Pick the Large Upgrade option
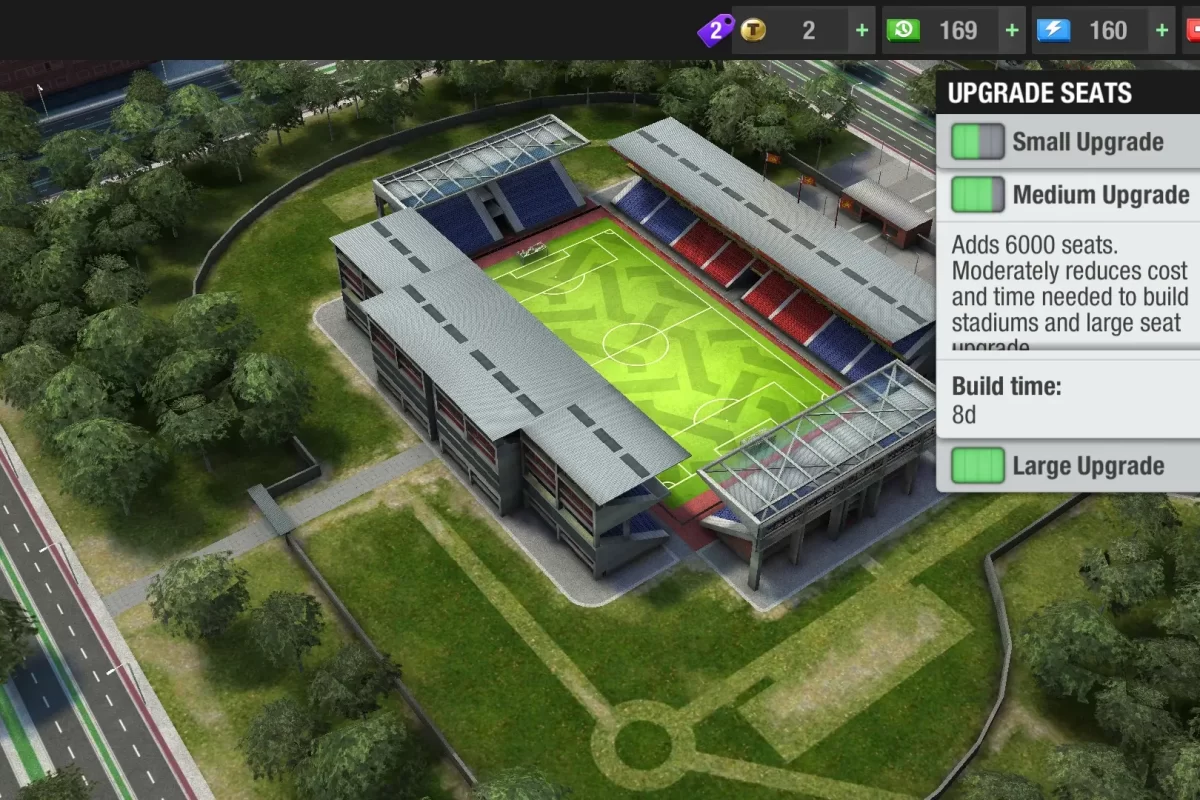1200x800 pixels. (x=1068, y=466)
